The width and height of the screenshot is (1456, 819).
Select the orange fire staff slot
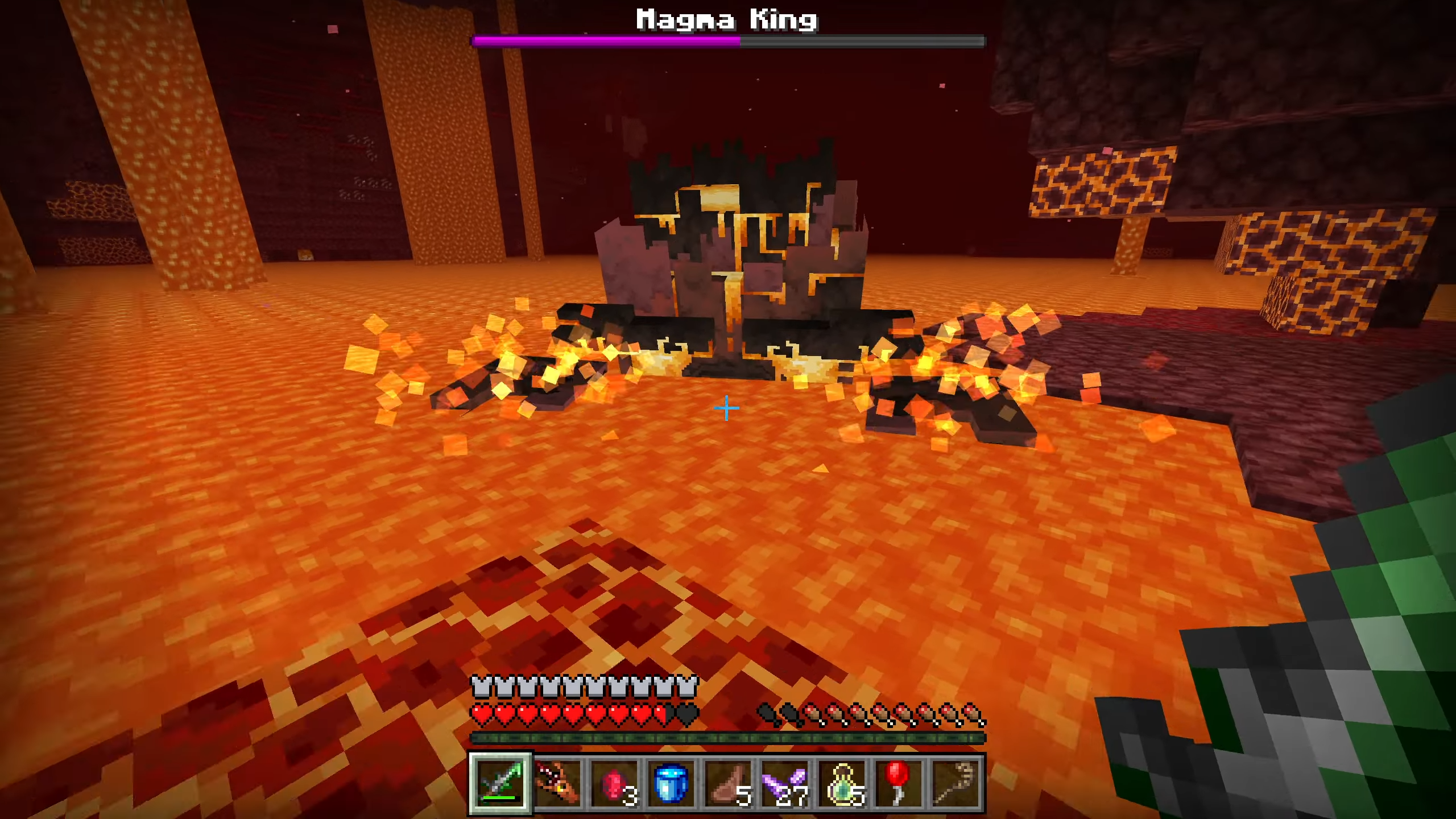[557, 784]
